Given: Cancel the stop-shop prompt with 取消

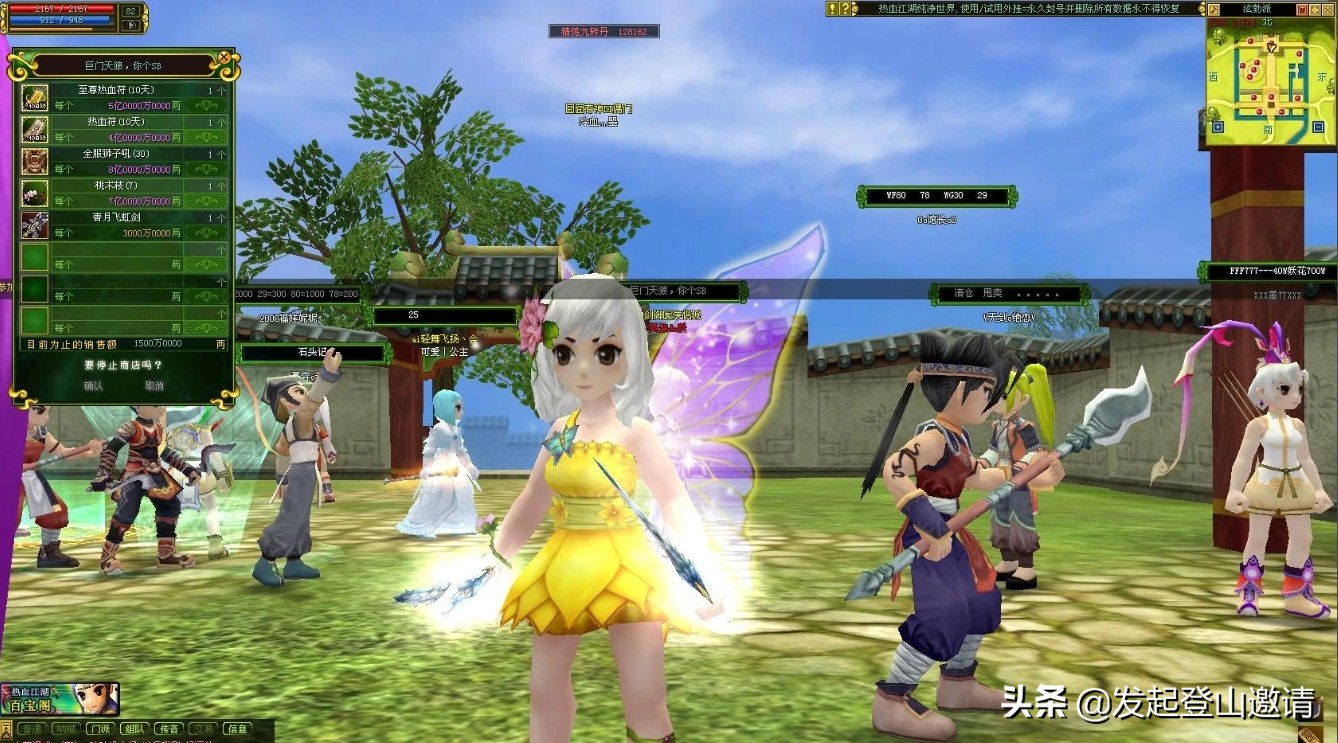Looking at the screenshot, I should point(153,385).
